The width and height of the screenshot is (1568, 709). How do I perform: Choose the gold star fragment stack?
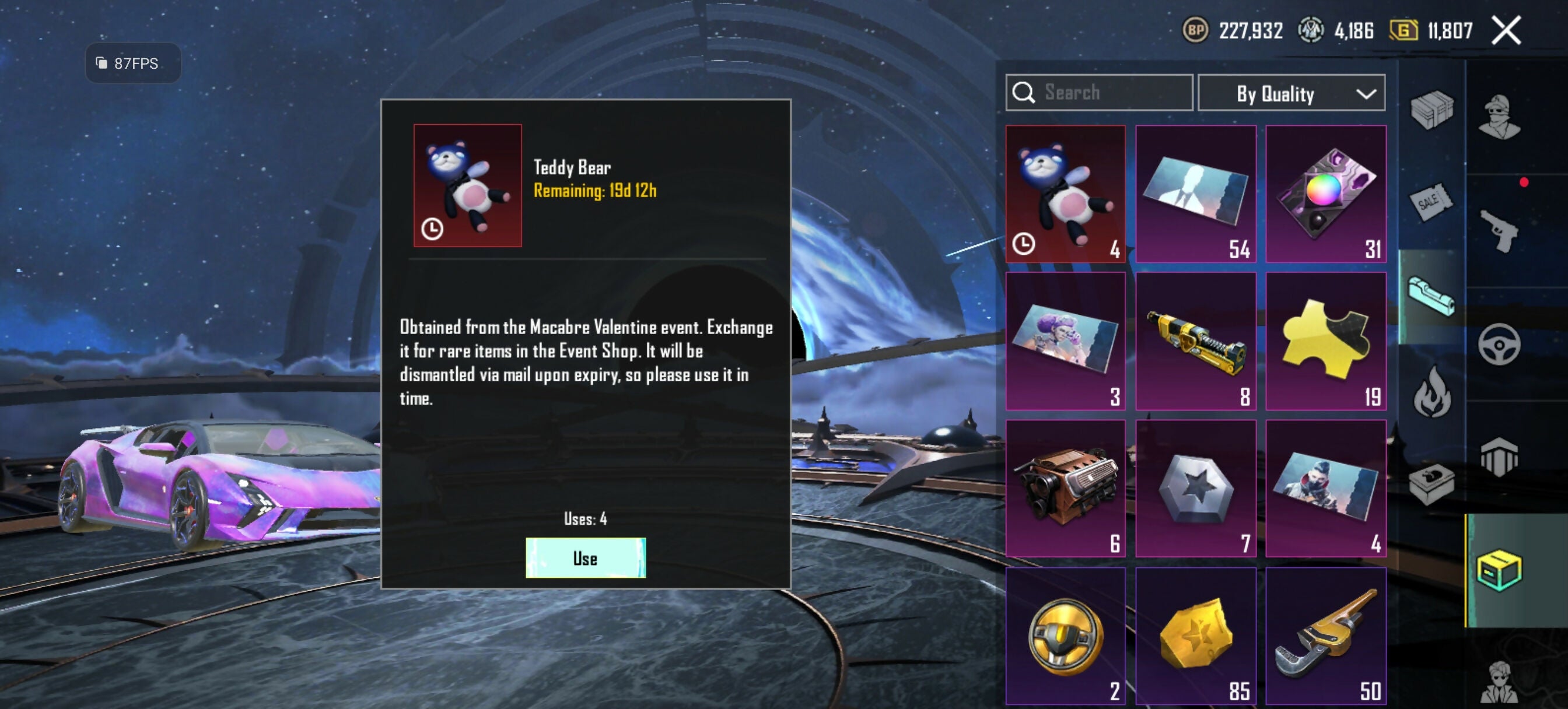tap(1195, 636)
